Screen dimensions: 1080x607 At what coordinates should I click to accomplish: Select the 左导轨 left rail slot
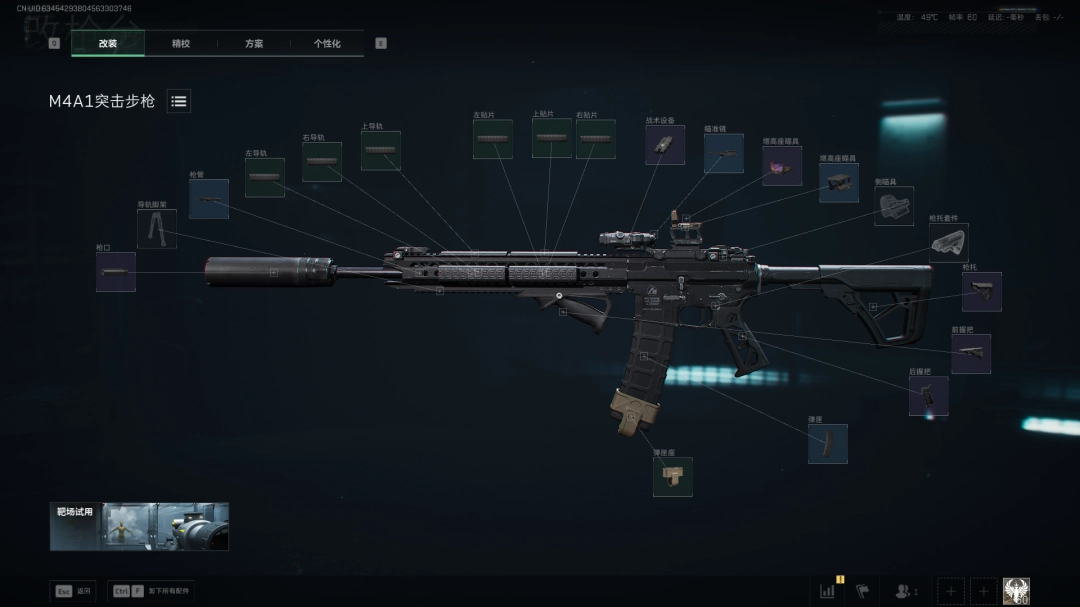click(265, 177)
